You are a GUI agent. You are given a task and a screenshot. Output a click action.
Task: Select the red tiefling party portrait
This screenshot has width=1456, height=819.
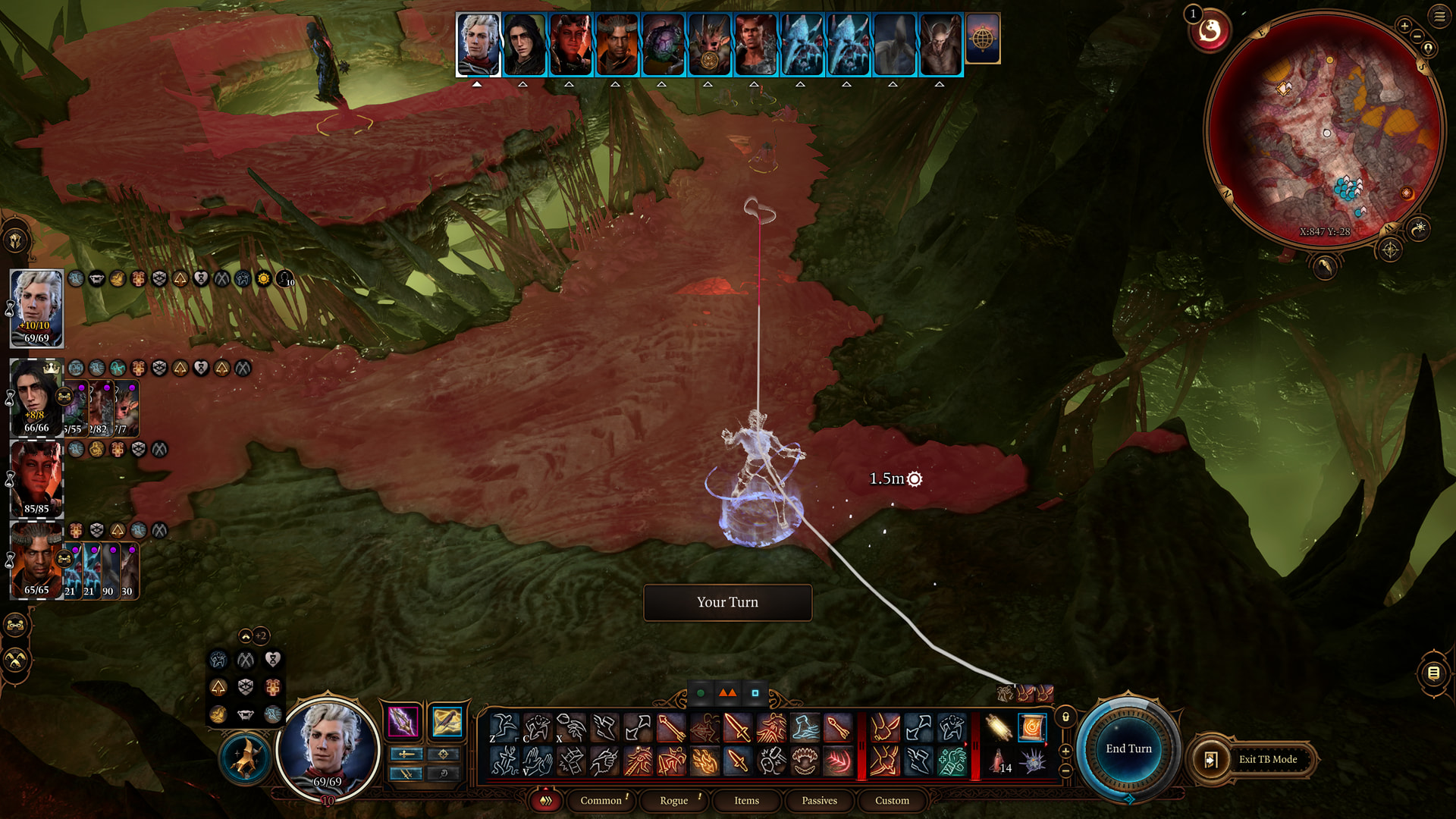36,478
